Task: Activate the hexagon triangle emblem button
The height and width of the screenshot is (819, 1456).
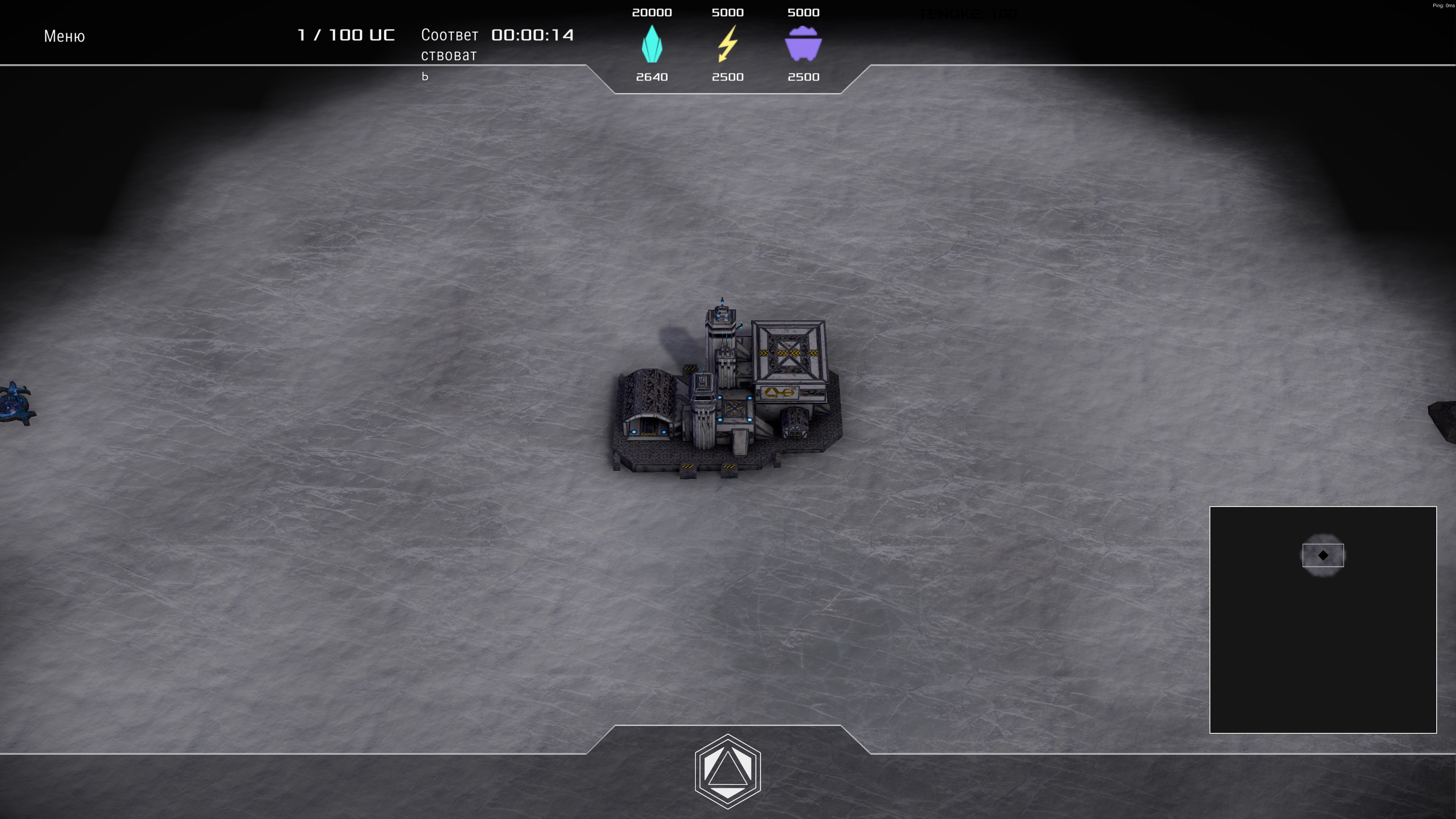Action: [x=728, y=771]
